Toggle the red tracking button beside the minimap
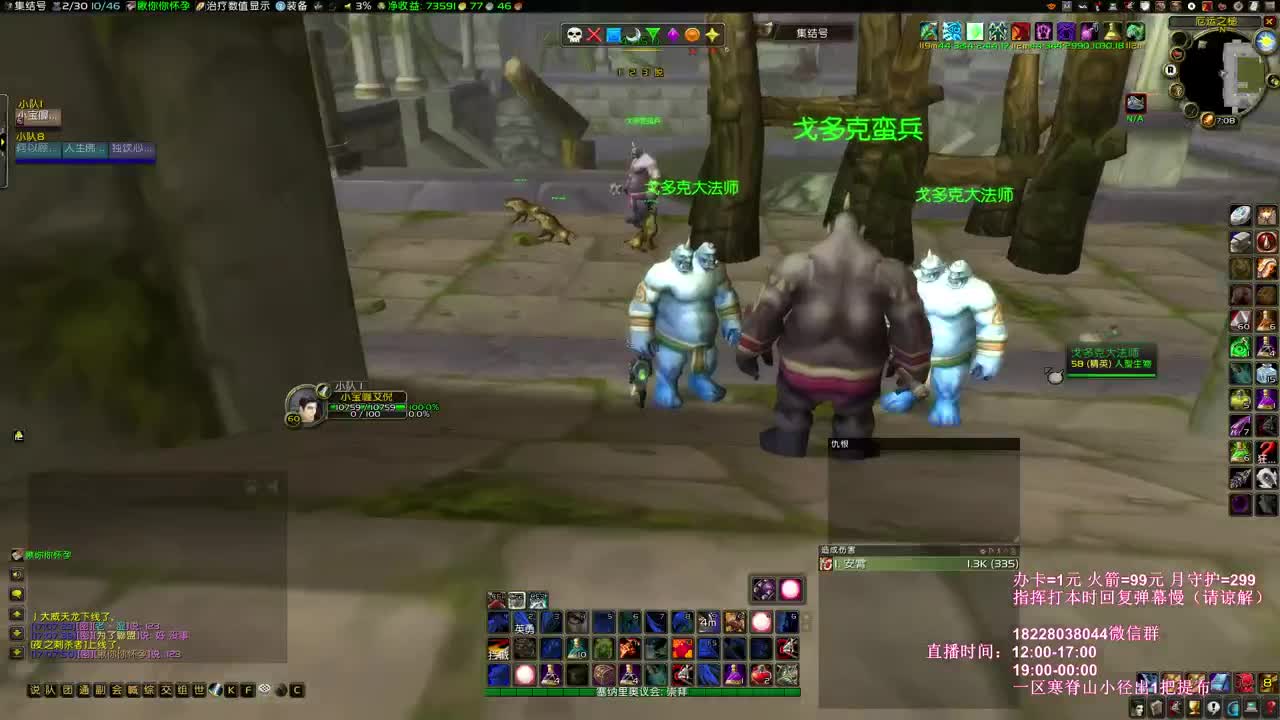The height and width of the screenshot is (720, 1280). [1177, 54]
